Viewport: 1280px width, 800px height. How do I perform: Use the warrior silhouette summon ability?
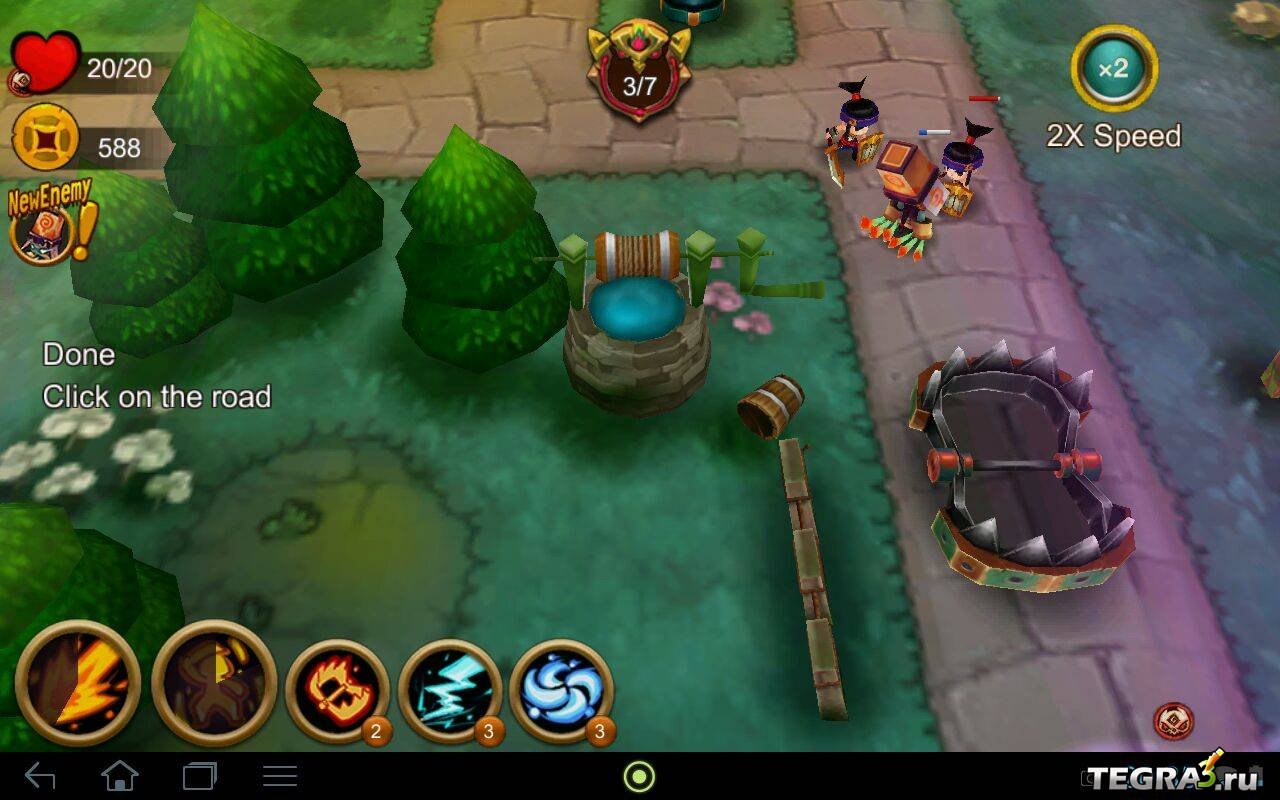pos(214,683)
